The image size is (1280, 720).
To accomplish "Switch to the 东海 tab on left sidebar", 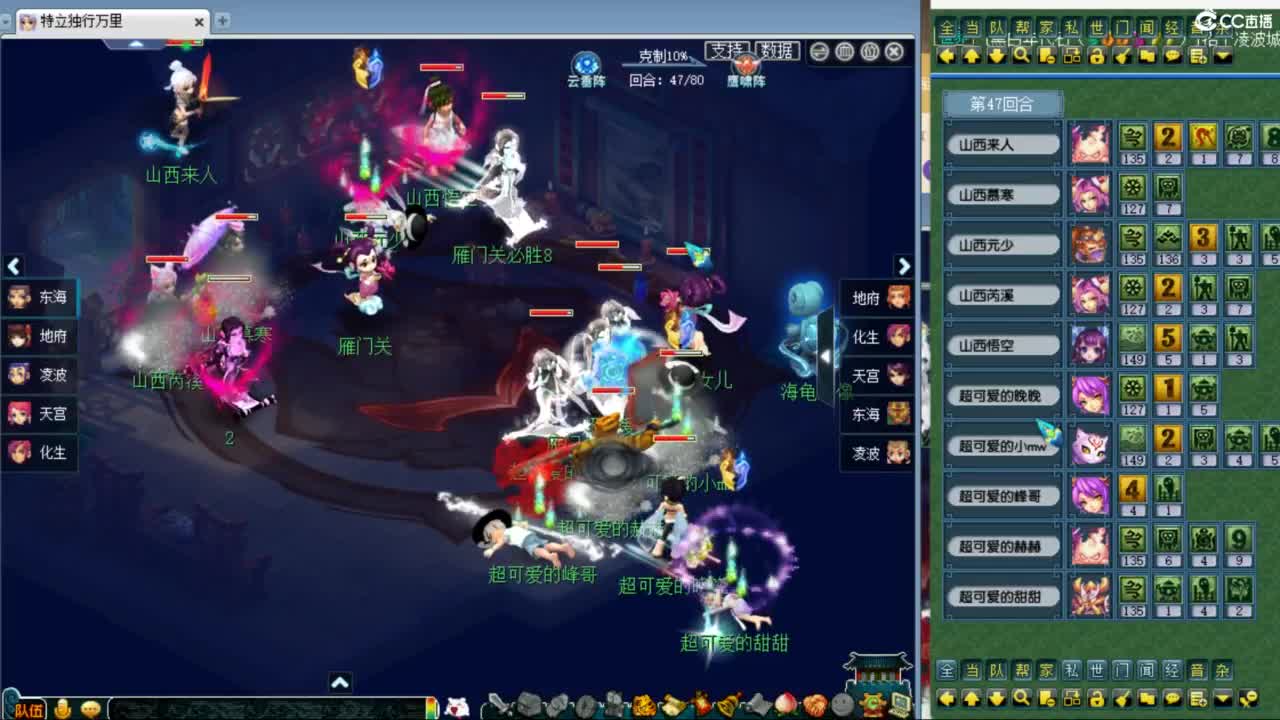I will 38,296.
